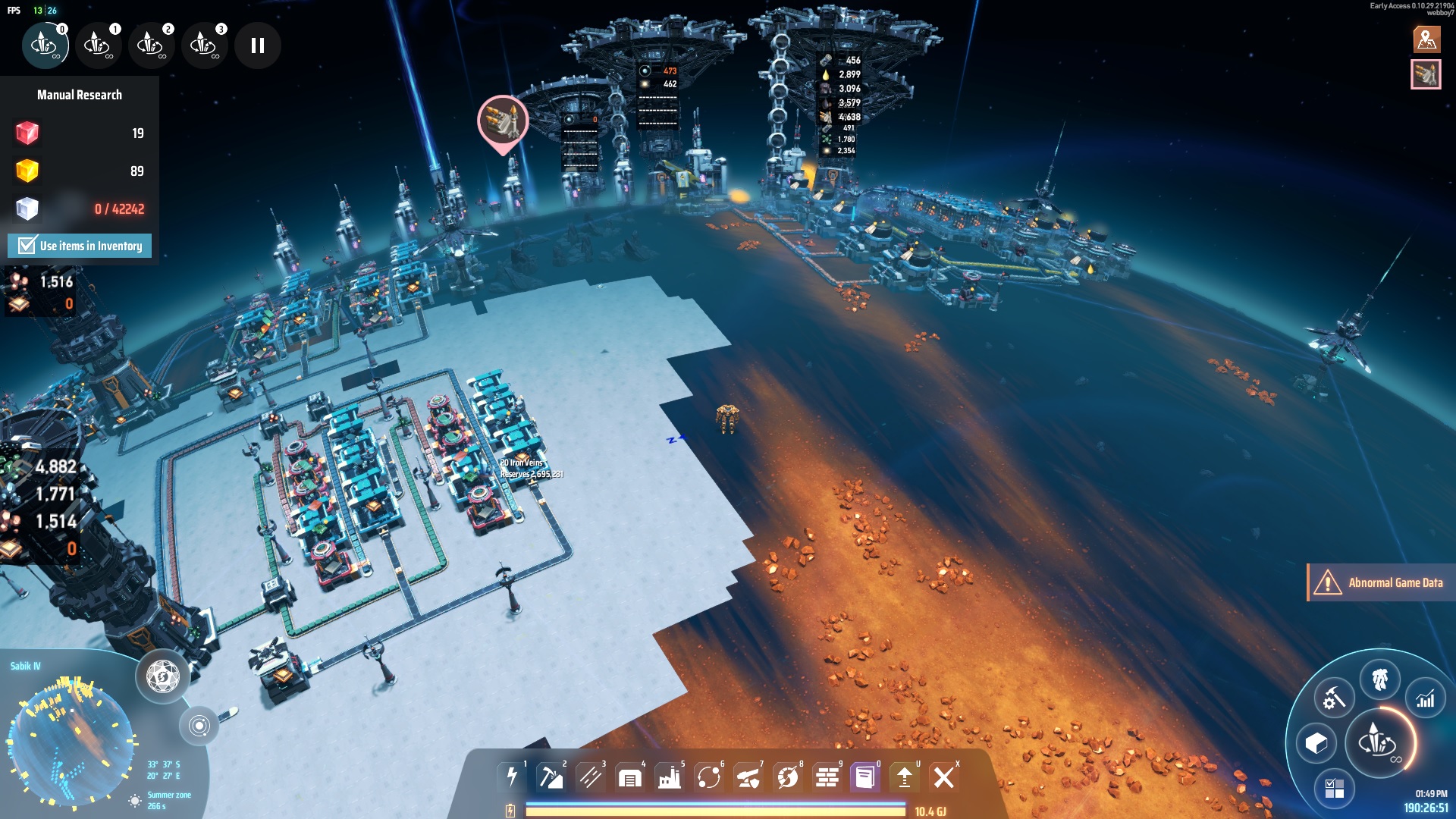The image size is (1456, 819).
Task: Open the mecha panel button
Action: point(1379,679)
